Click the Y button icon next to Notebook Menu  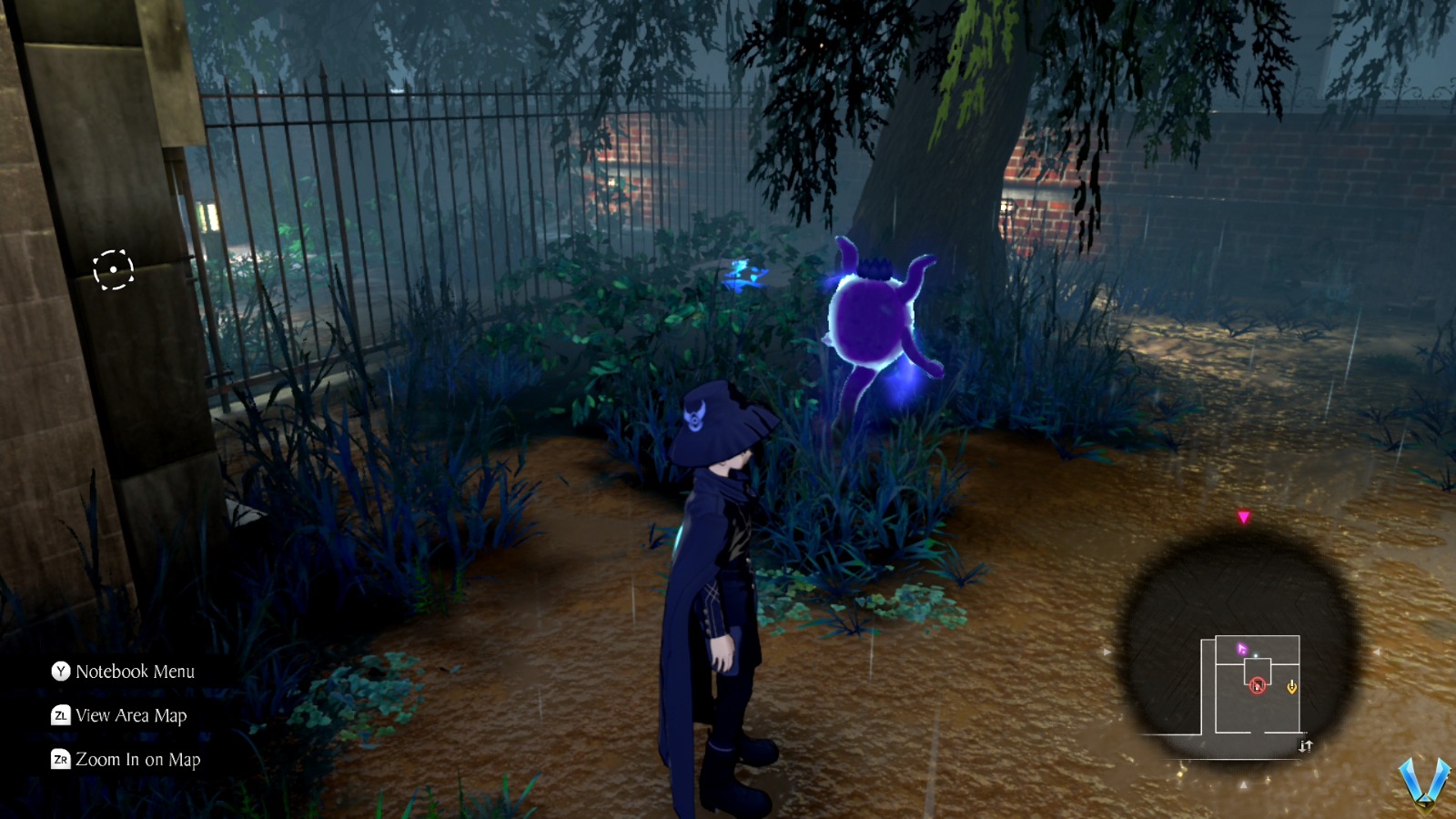[59, 672]
